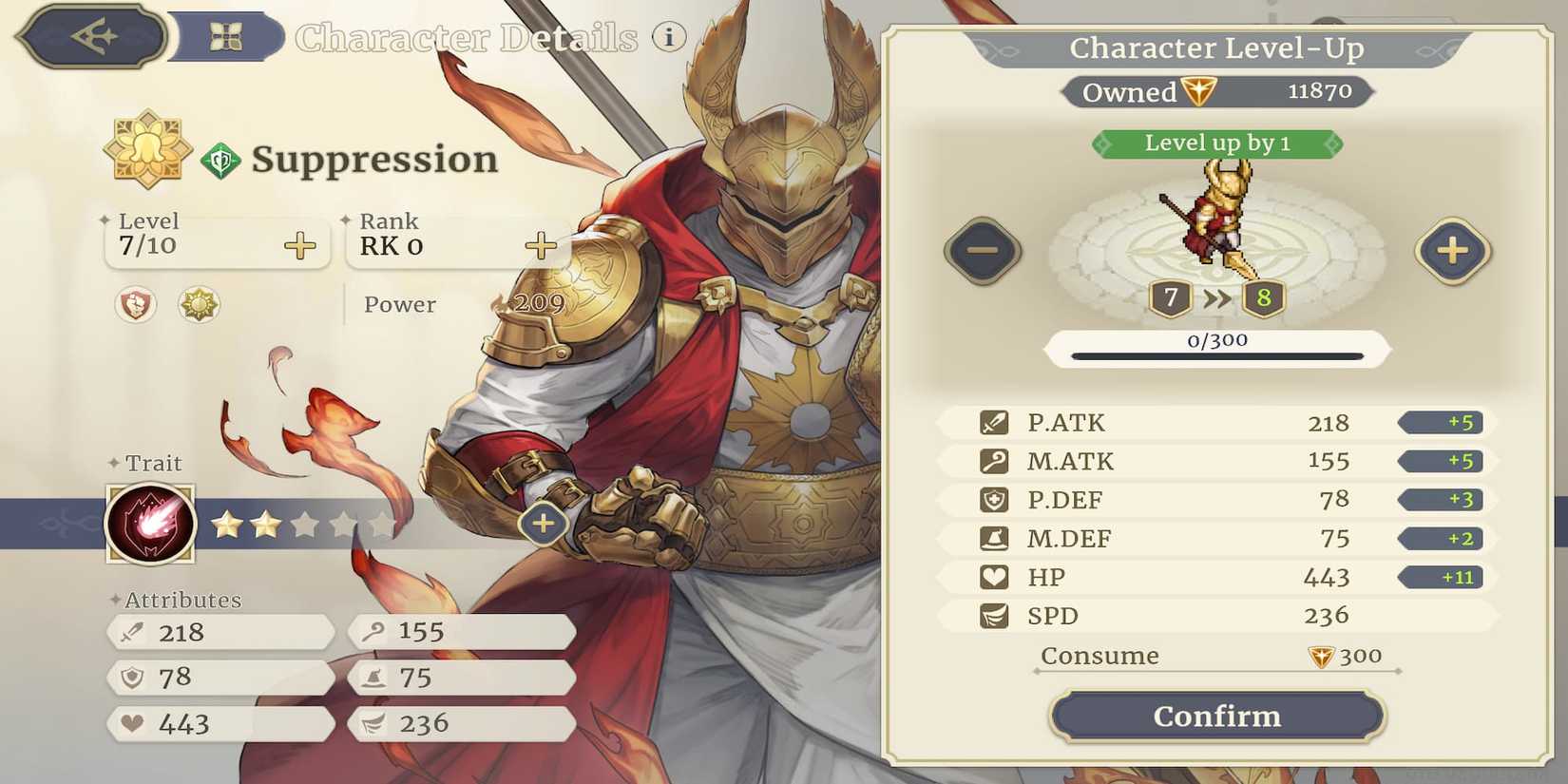Decrease level with the minus stepper
The width and height of the screenshot is (1568, 784).
click(x=984, y=253)
